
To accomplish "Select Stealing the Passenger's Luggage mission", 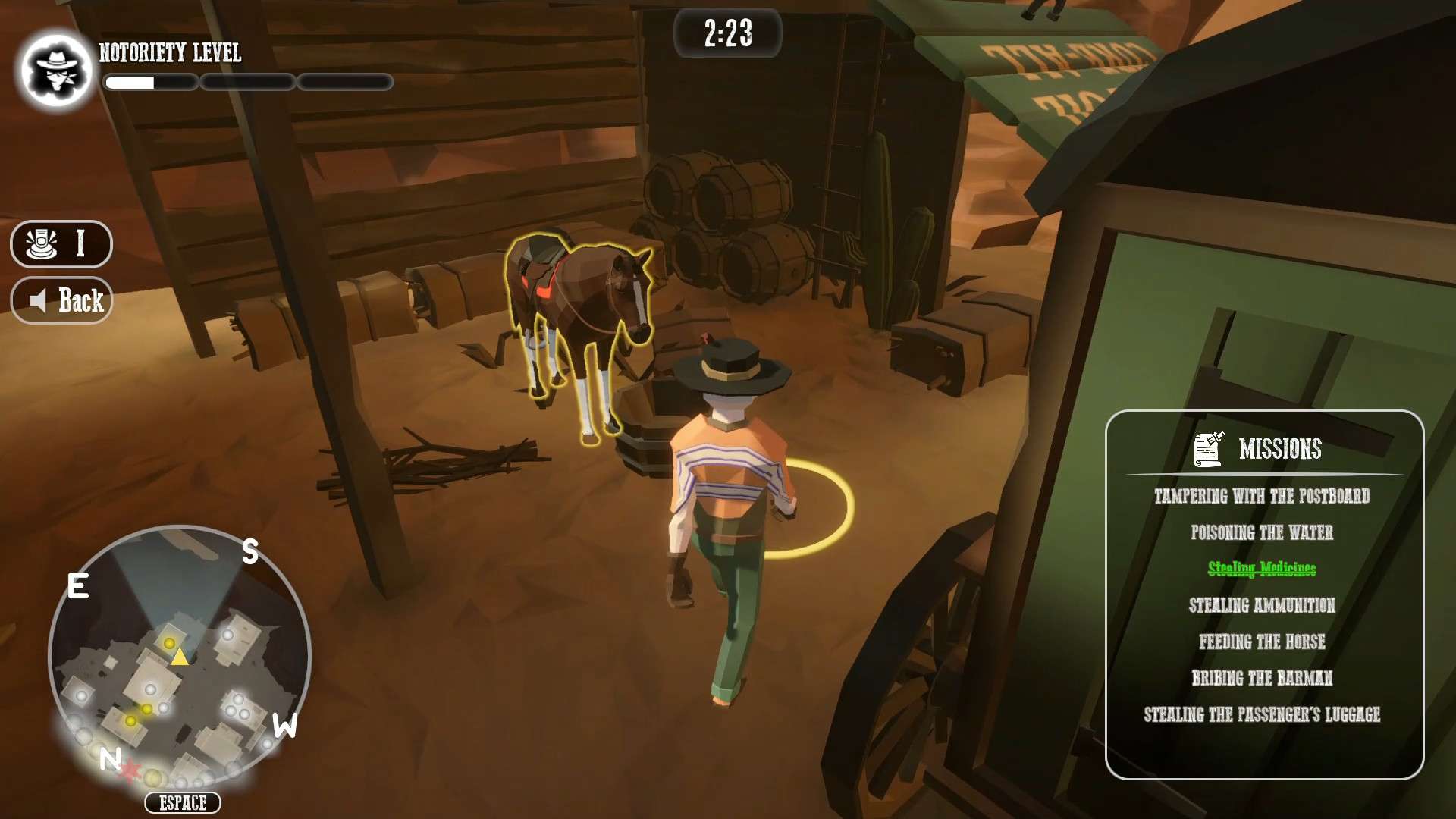I will 1262,714.
